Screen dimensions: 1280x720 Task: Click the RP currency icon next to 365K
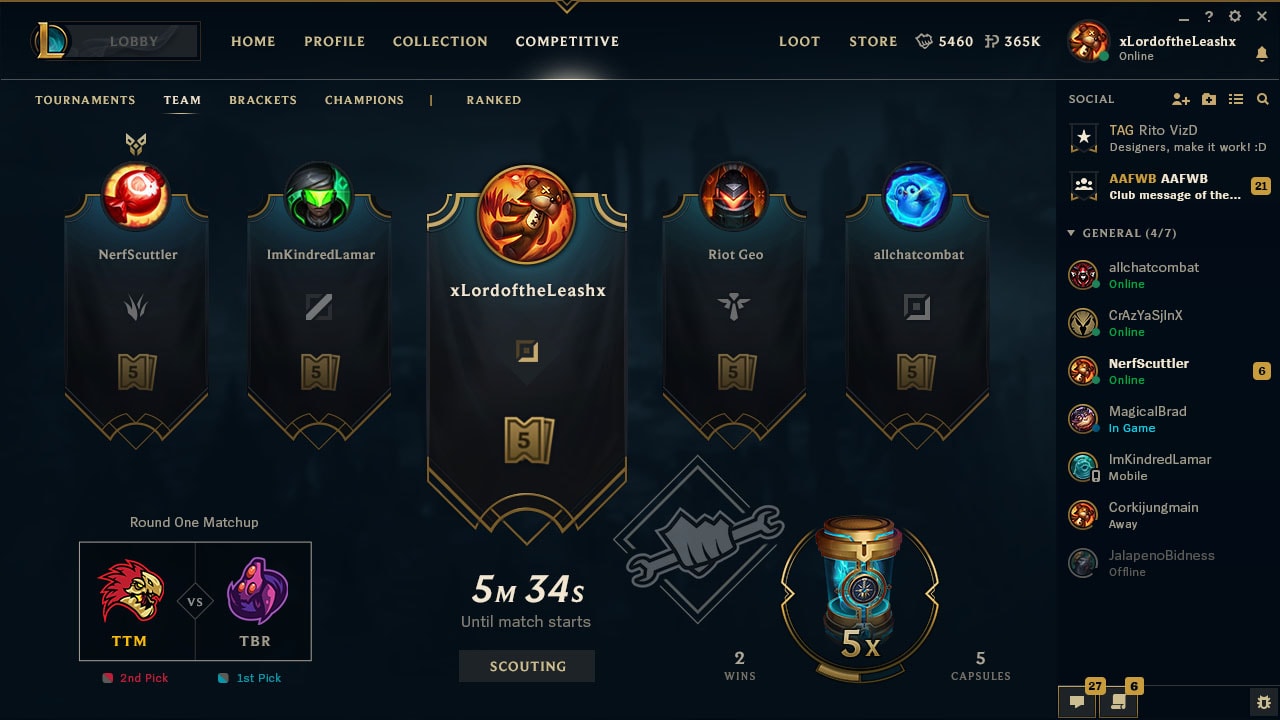click(989, 42)
